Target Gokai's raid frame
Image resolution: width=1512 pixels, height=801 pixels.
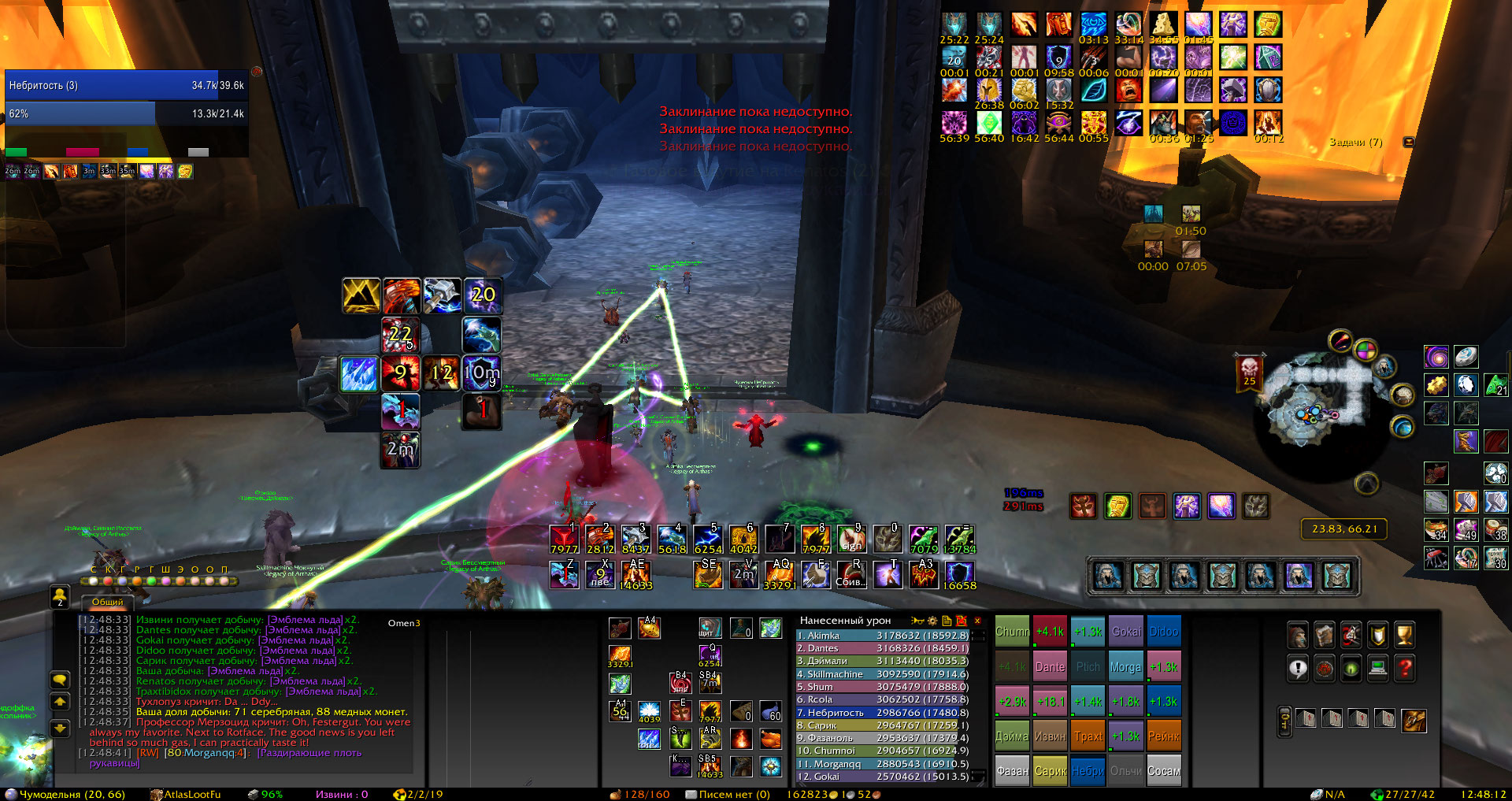1126,632
